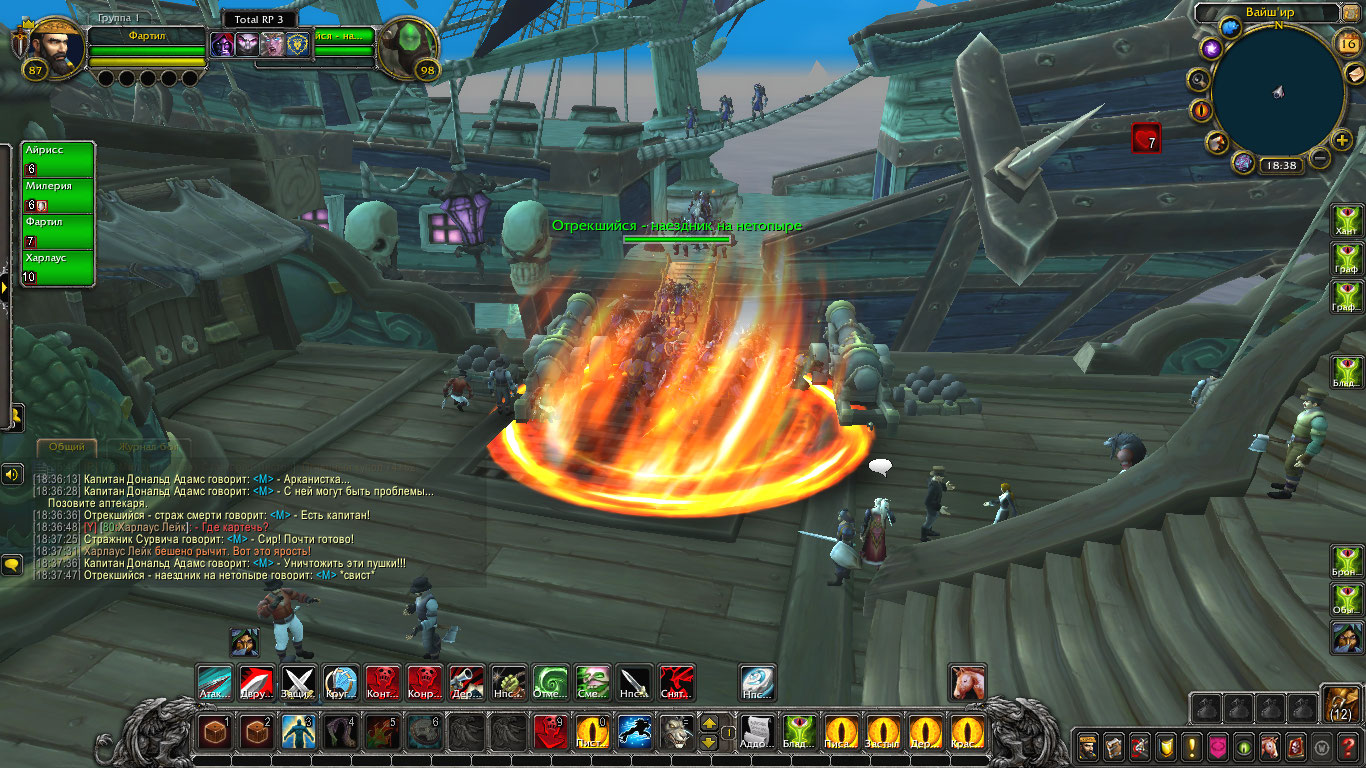
Task: Open the red question mark help button
Action: coord(1349,746)
